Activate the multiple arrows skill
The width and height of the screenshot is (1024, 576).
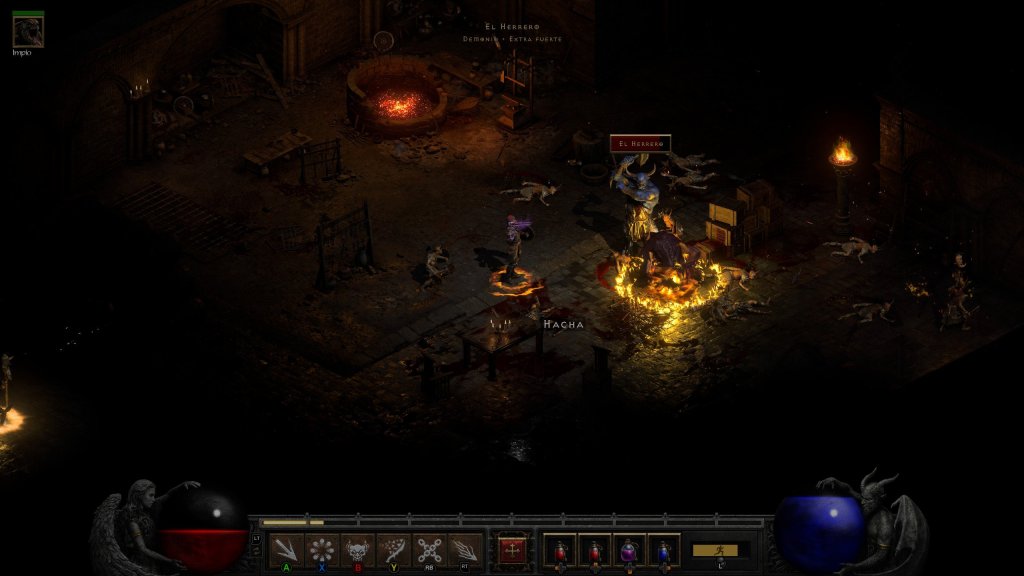tap(286, 550)
